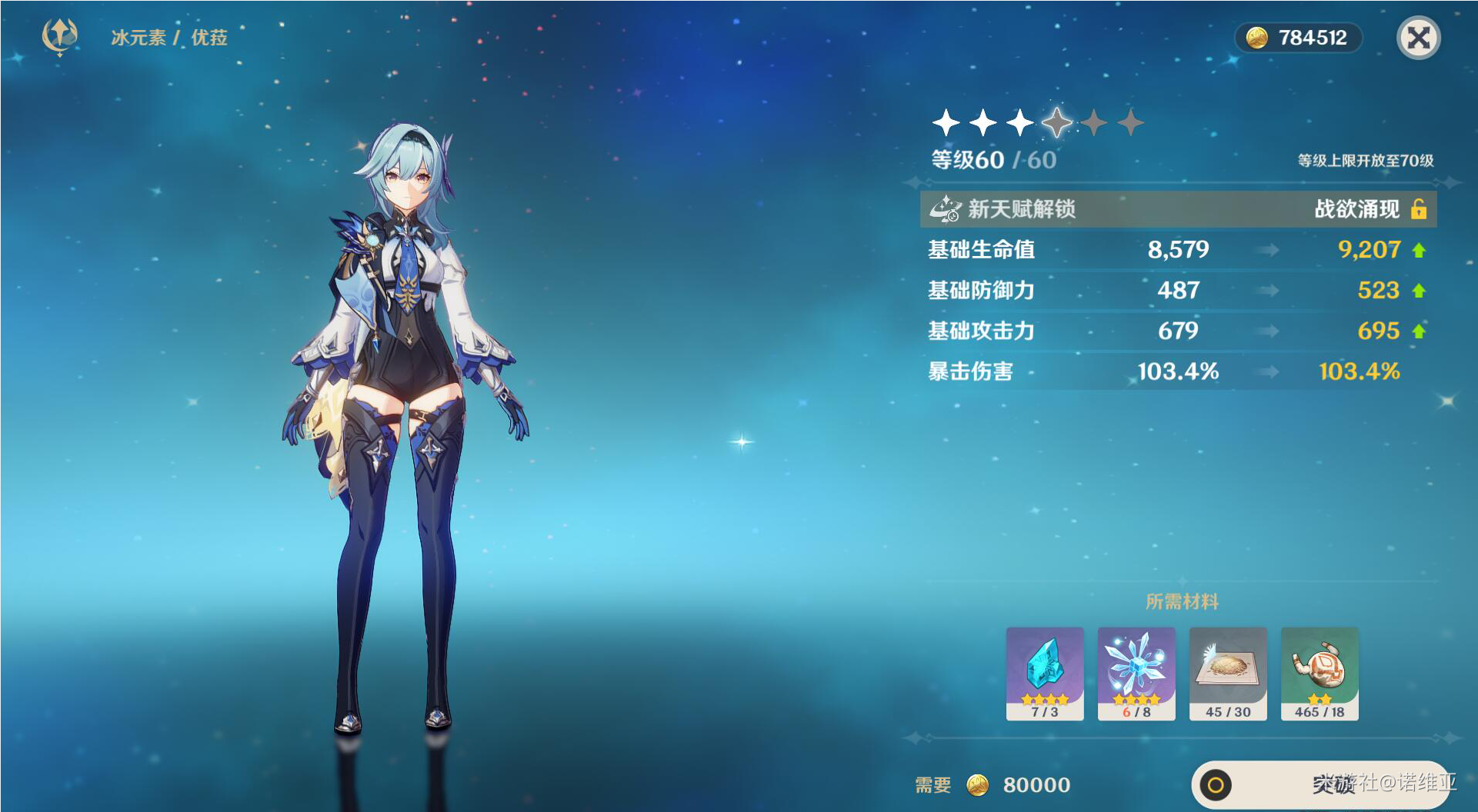This screenshot has height=812, width=1478.
Task: Click the Mora coin balance at top
Action: click(x=1298, y=38)
